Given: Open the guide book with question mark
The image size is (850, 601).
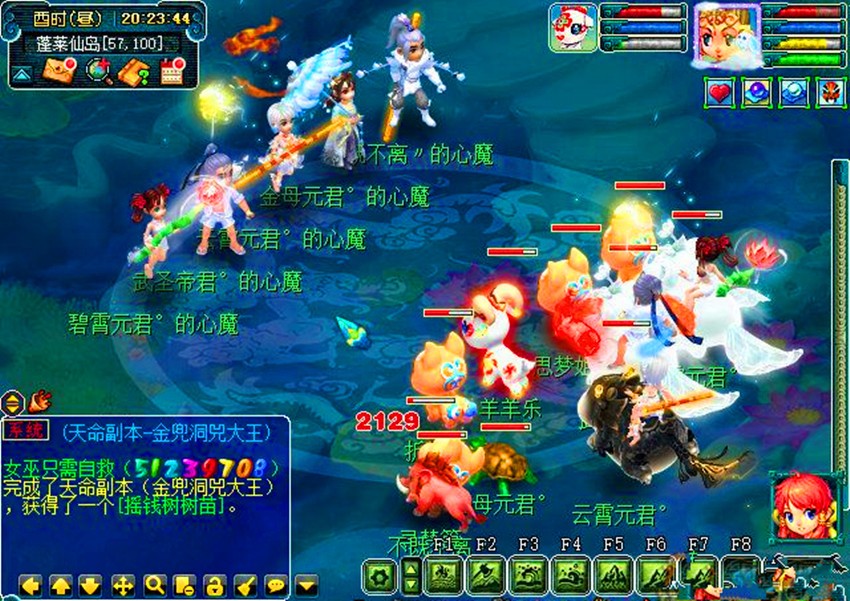Looking at the screenshot, I should 134,71.
